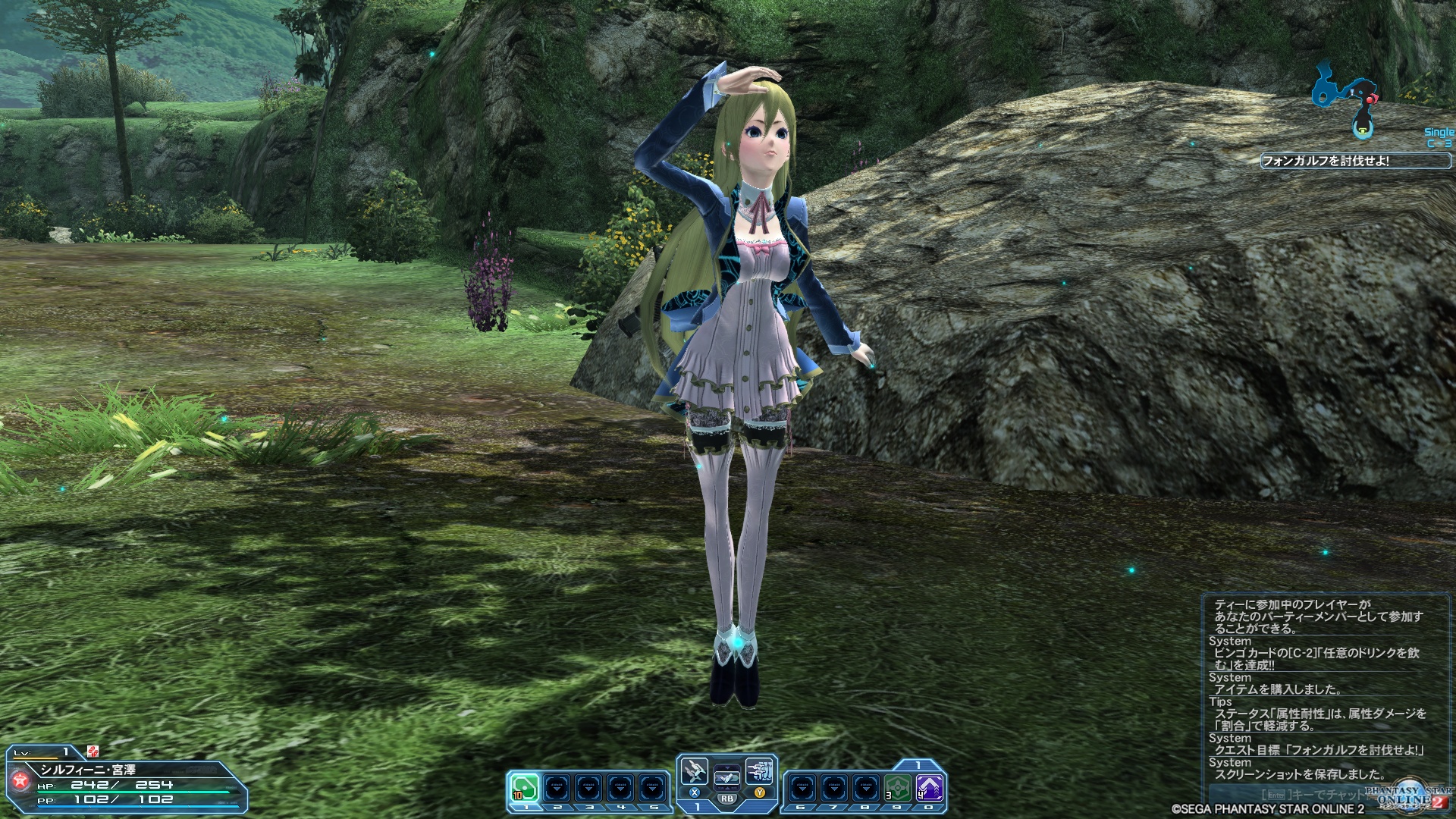The image size is (1456, 819).
Task: Click the red star class emblem
Action: tap(19, 782)
